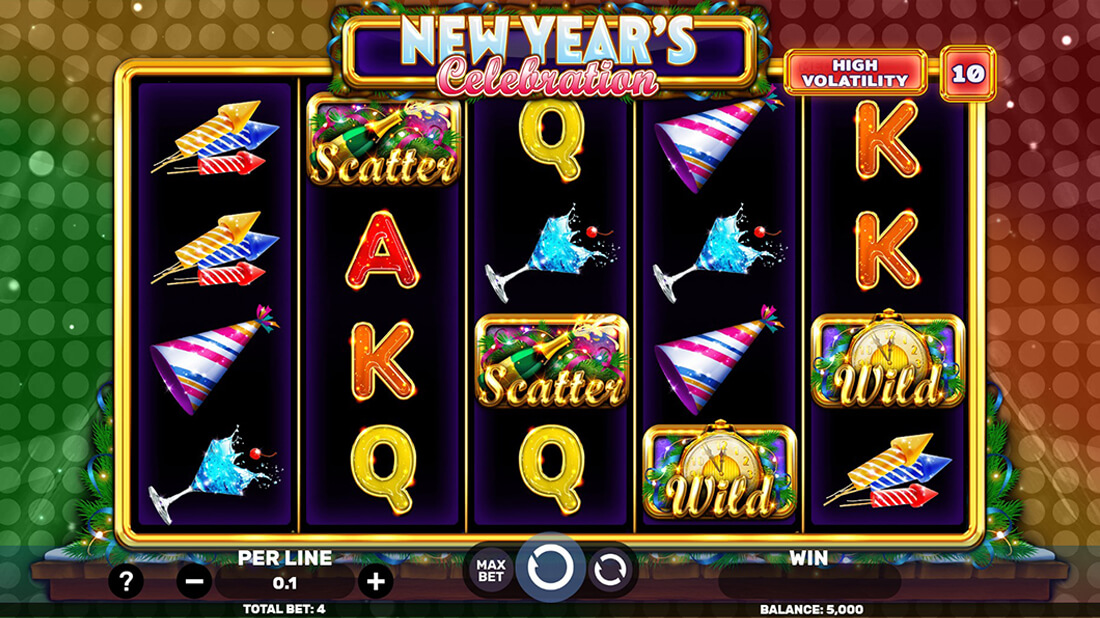Screen dimensions: 1100x618
Task: Set the bet with Max Bet
Action: pyautogui.click(x=491, y=569)
